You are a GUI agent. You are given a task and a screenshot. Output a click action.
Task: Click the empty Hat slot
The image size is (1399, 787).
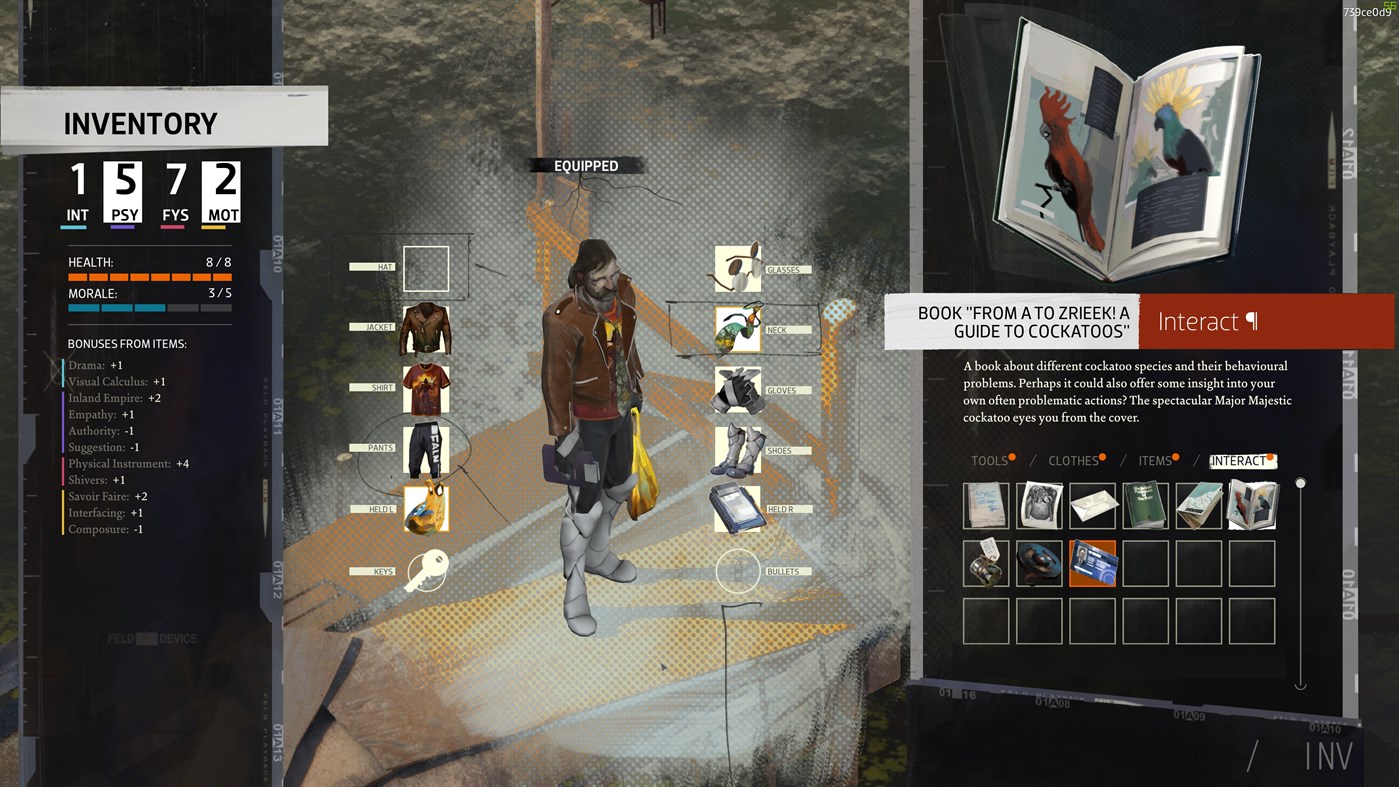pyautogui.click(x=426, y=267)
